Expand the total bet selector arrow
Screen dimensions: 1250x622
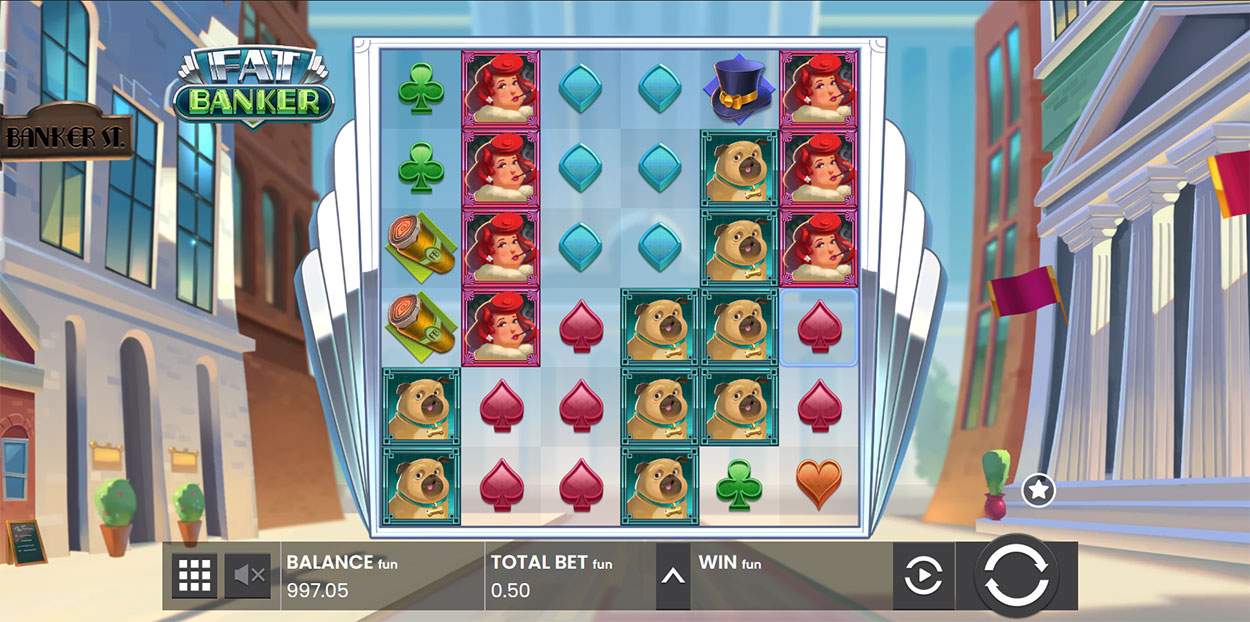tap(673, 576)
